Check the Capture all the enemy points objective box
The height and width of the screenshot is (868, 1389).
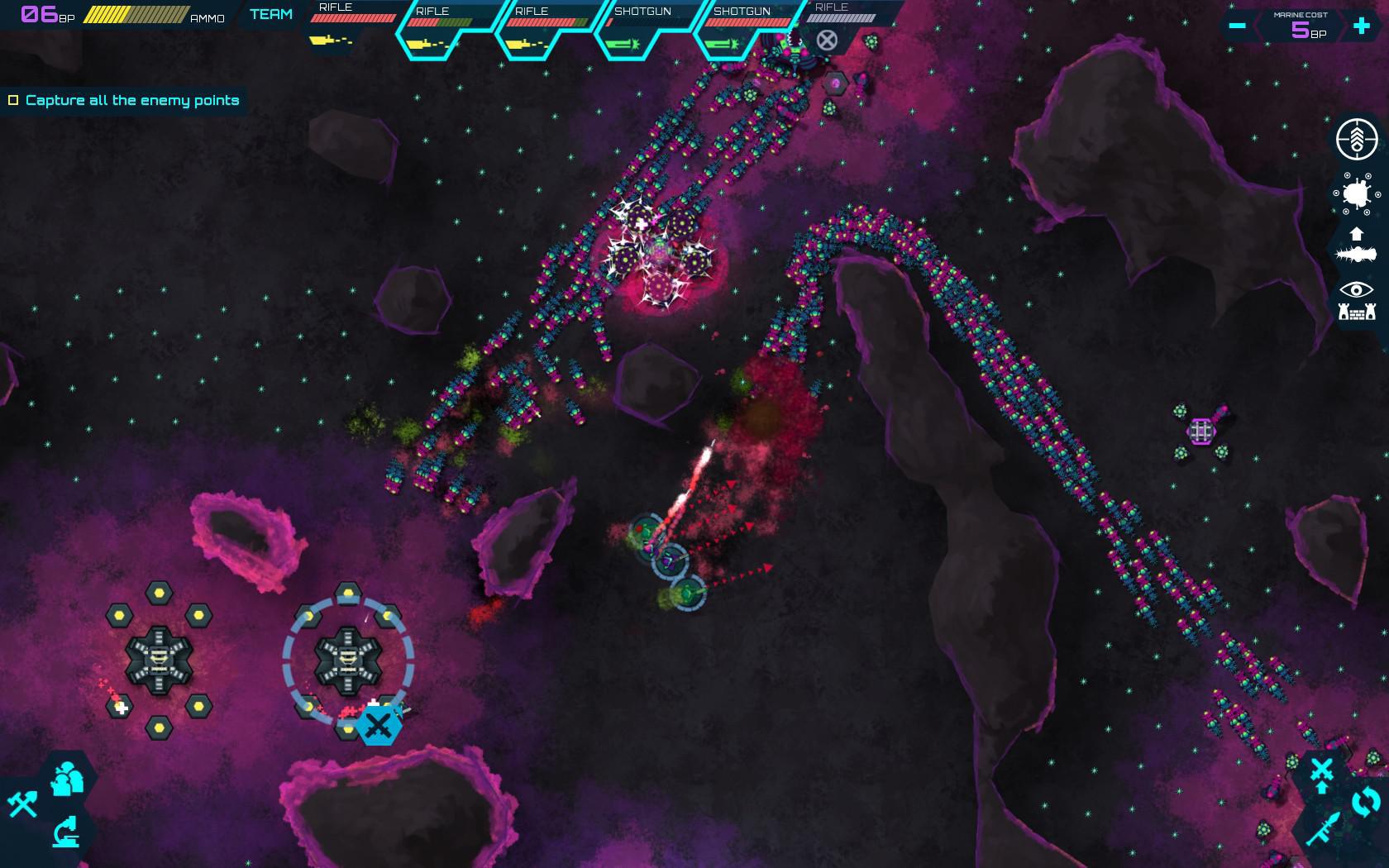point(12,99)
